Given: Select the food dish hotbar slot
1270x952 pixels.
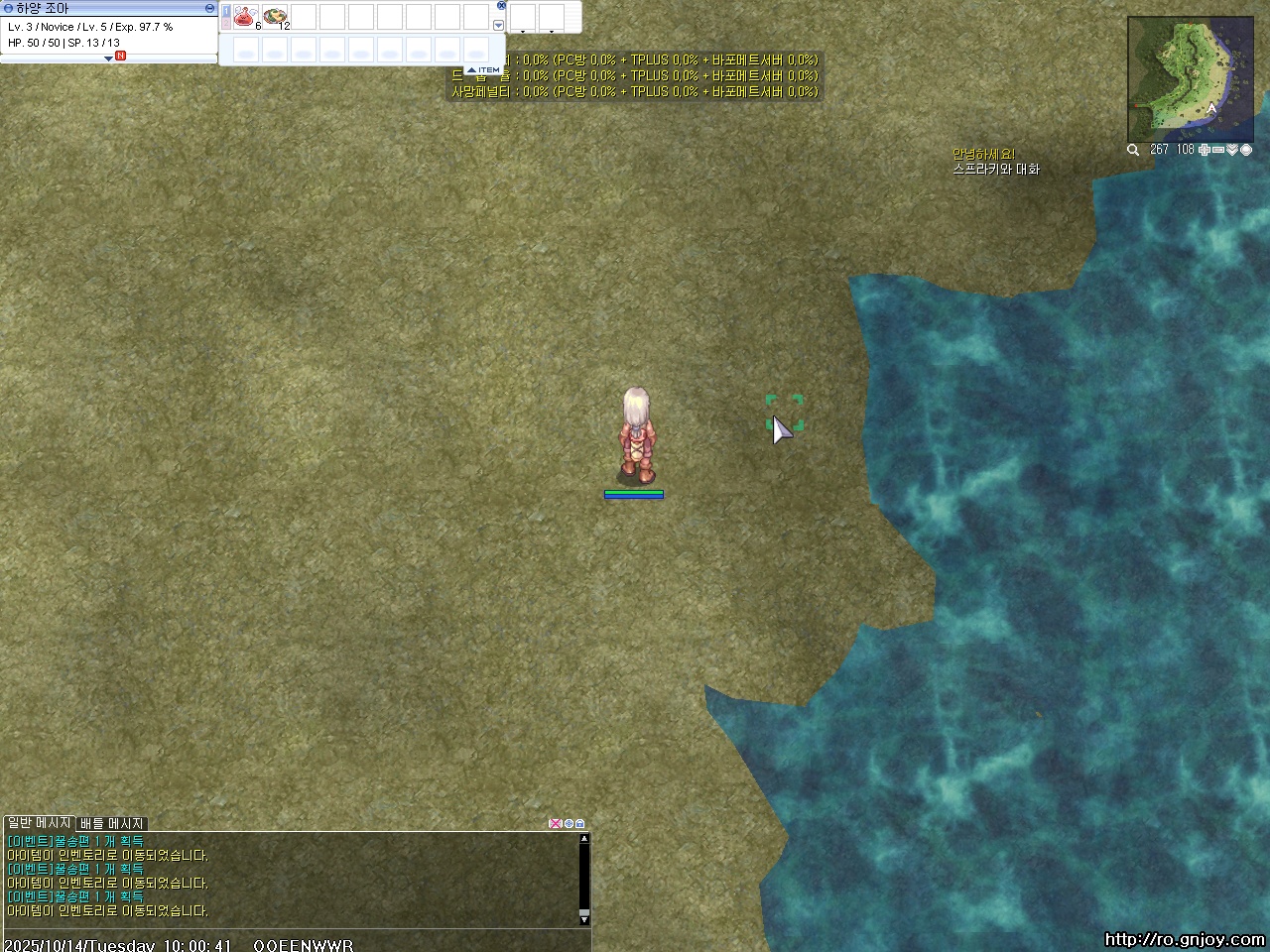Looking at the screenshot, I should coord(275,17).
